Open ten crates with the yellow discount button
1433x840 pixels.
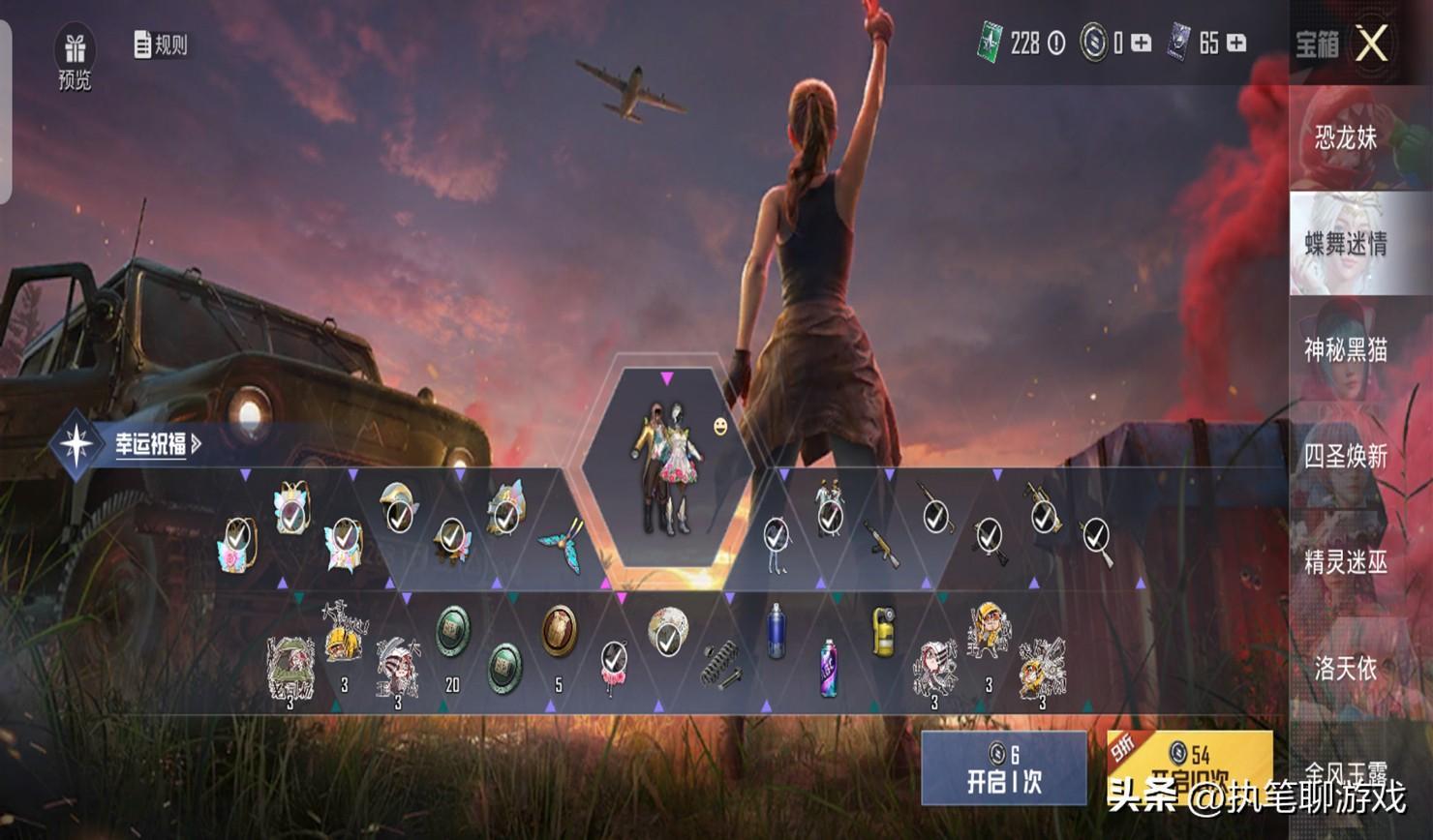click(1189, 766)
